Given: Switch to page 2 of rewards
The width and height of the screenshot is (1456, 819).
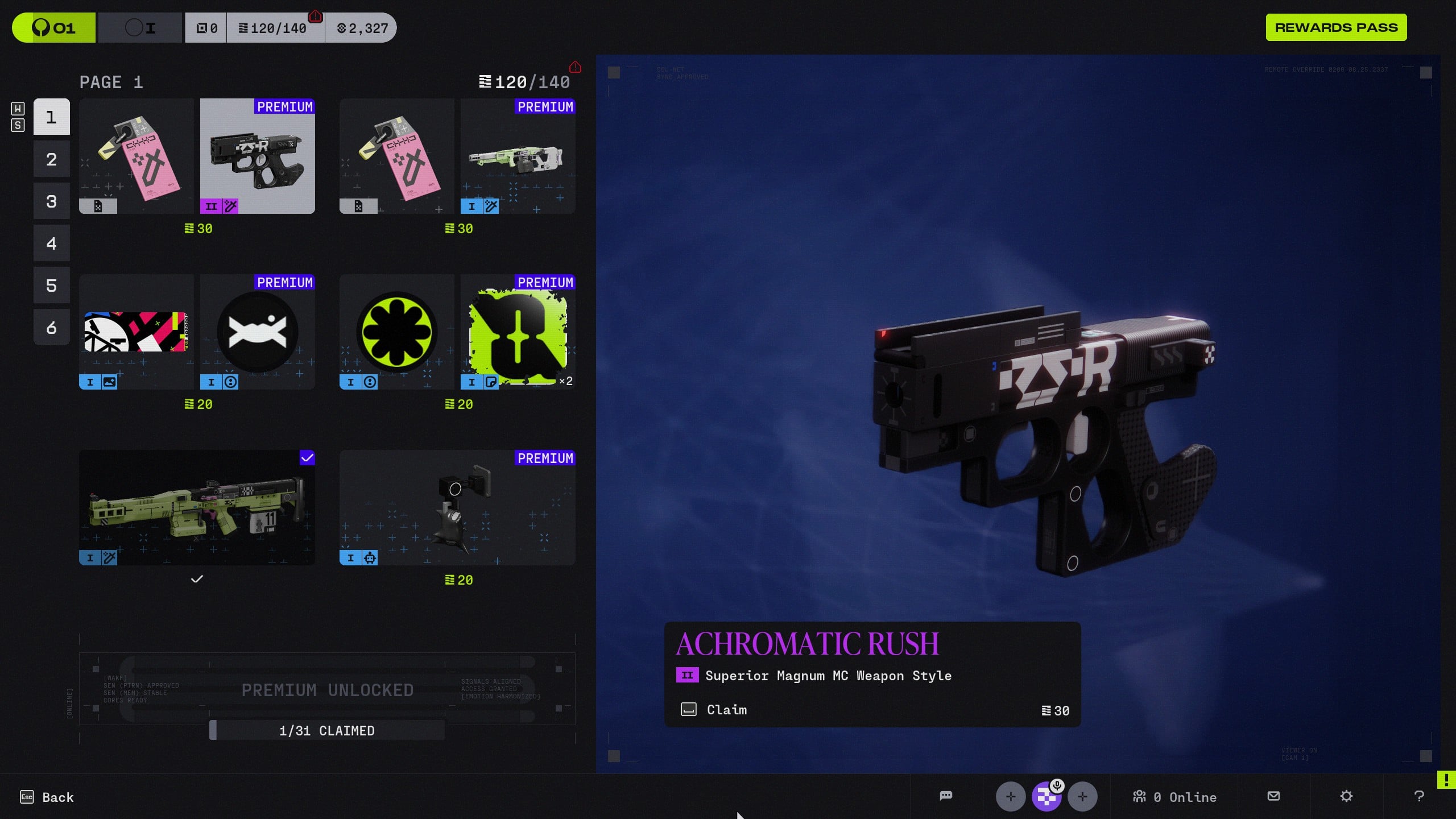Looking at the screenshot, I should click(x=51, y=159).
